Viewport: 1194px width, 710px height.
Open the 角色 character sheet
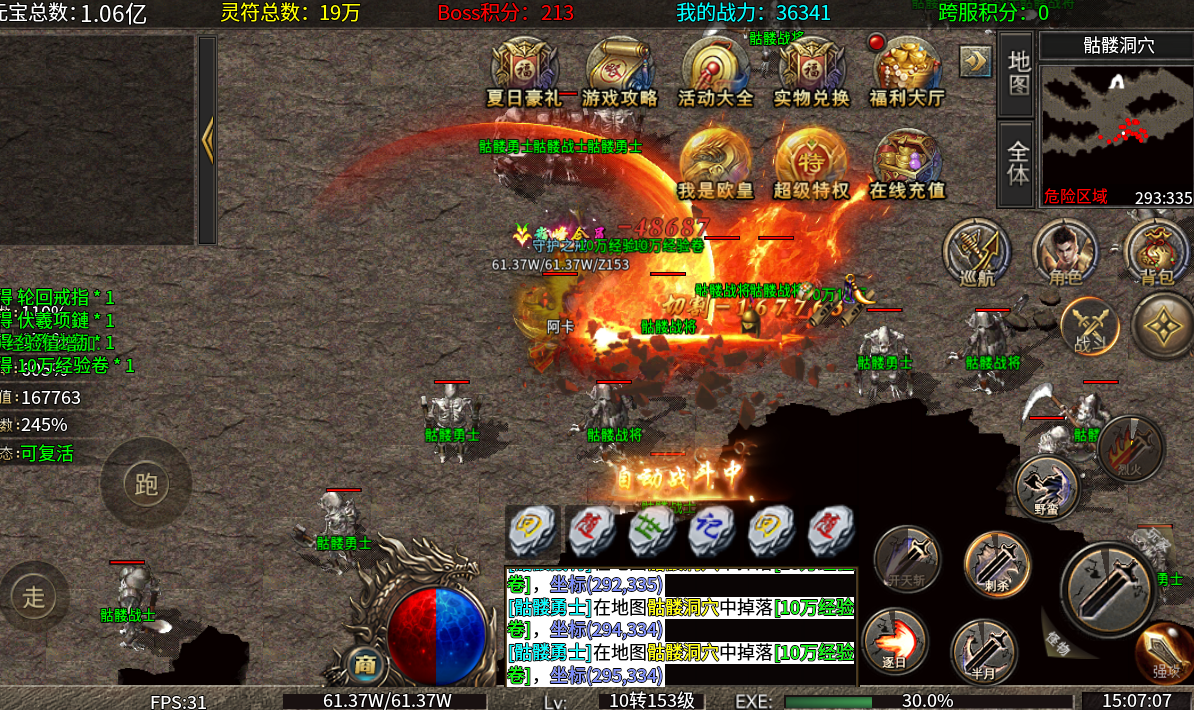click(1064, 249)
